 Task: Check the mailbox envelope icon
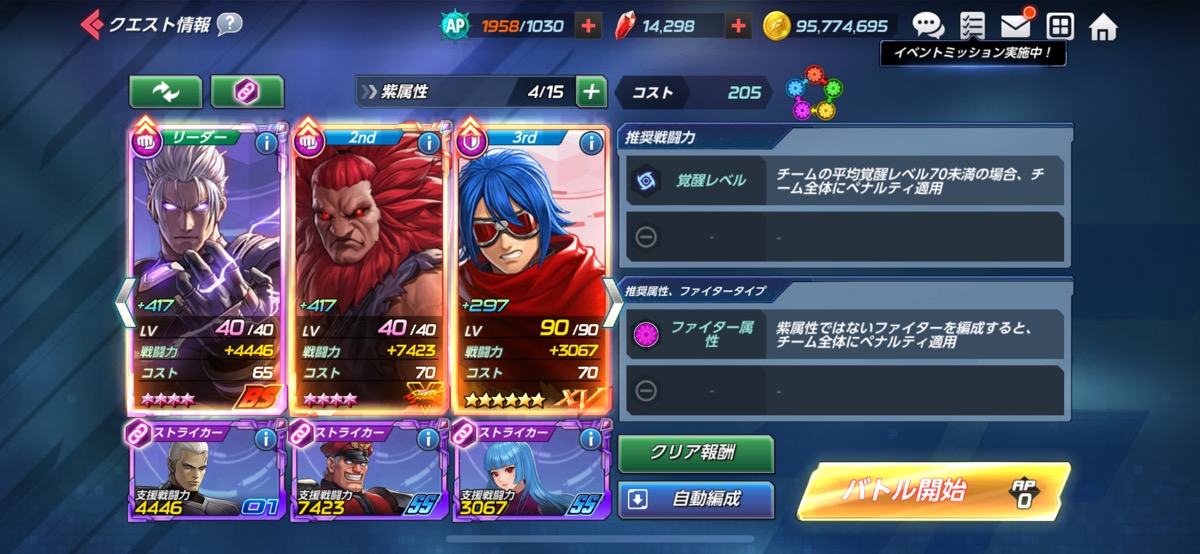[x=1015, y=26]
